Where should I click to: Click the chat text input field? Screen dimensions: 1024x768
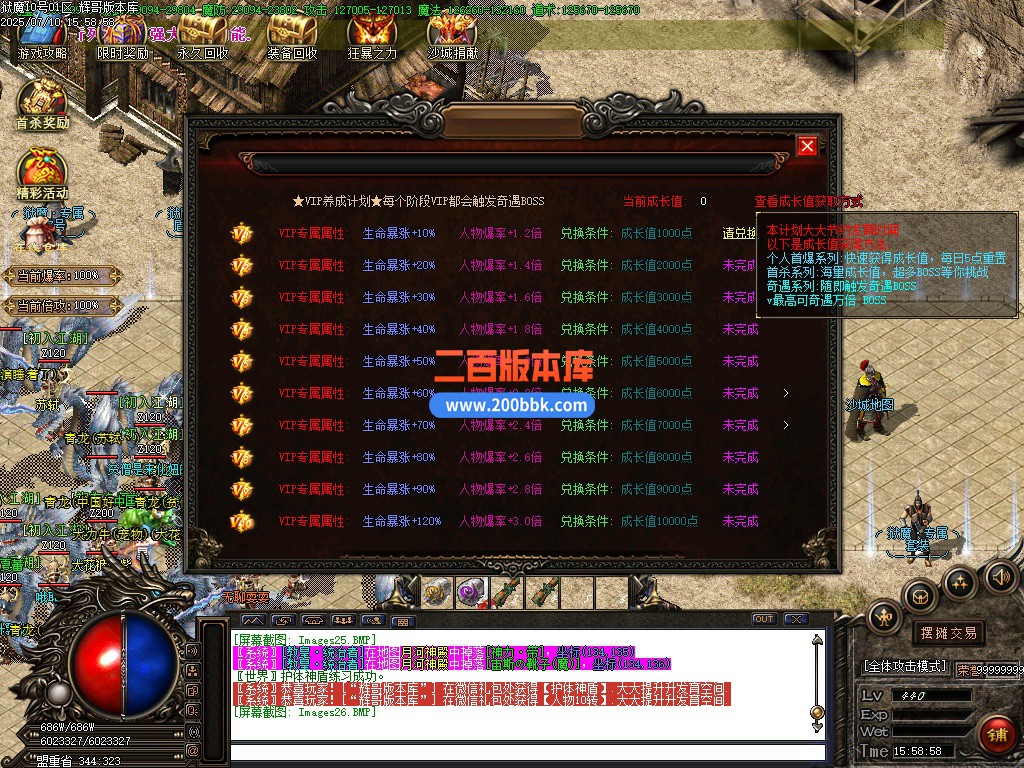coord(520,752)
